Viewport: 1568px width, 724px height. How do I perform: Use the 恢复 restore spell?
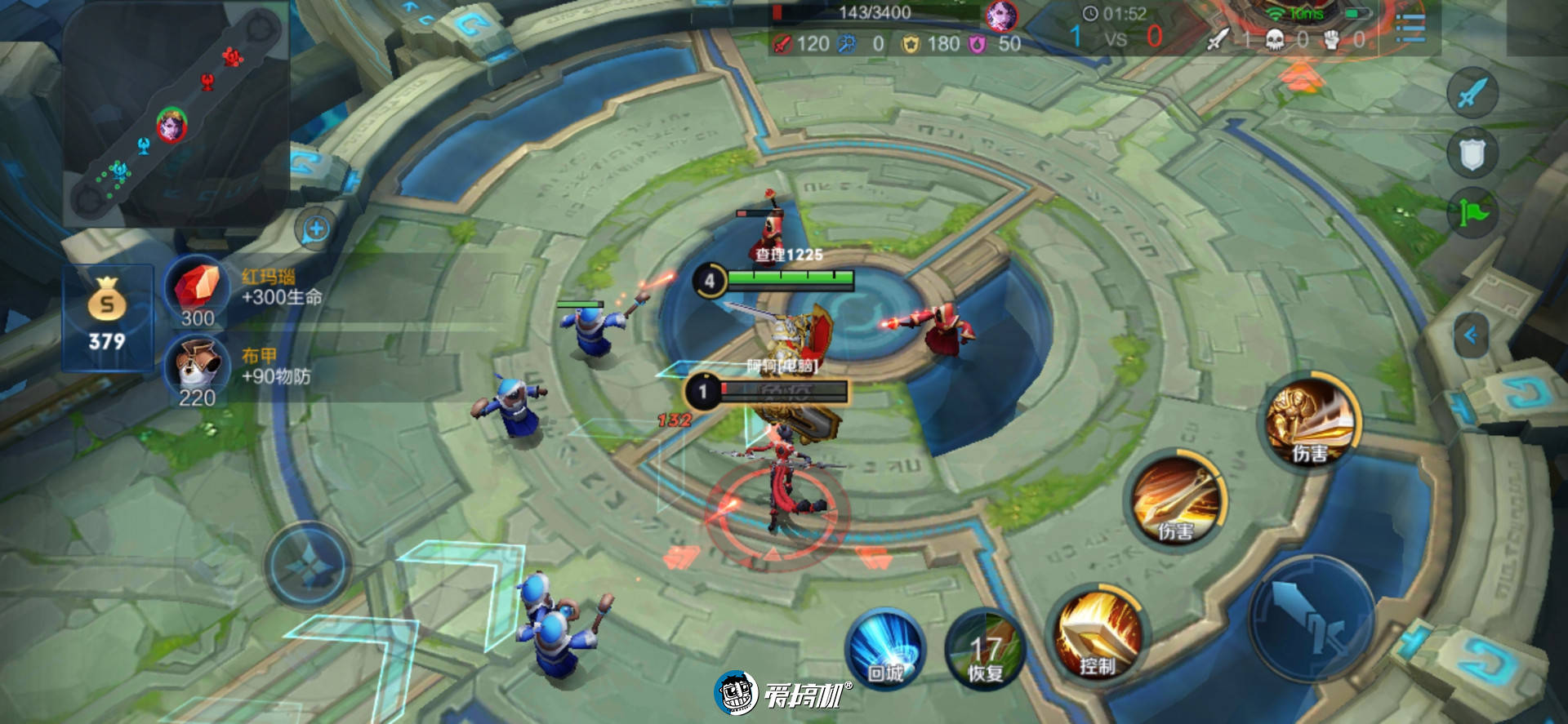[985, 651]
